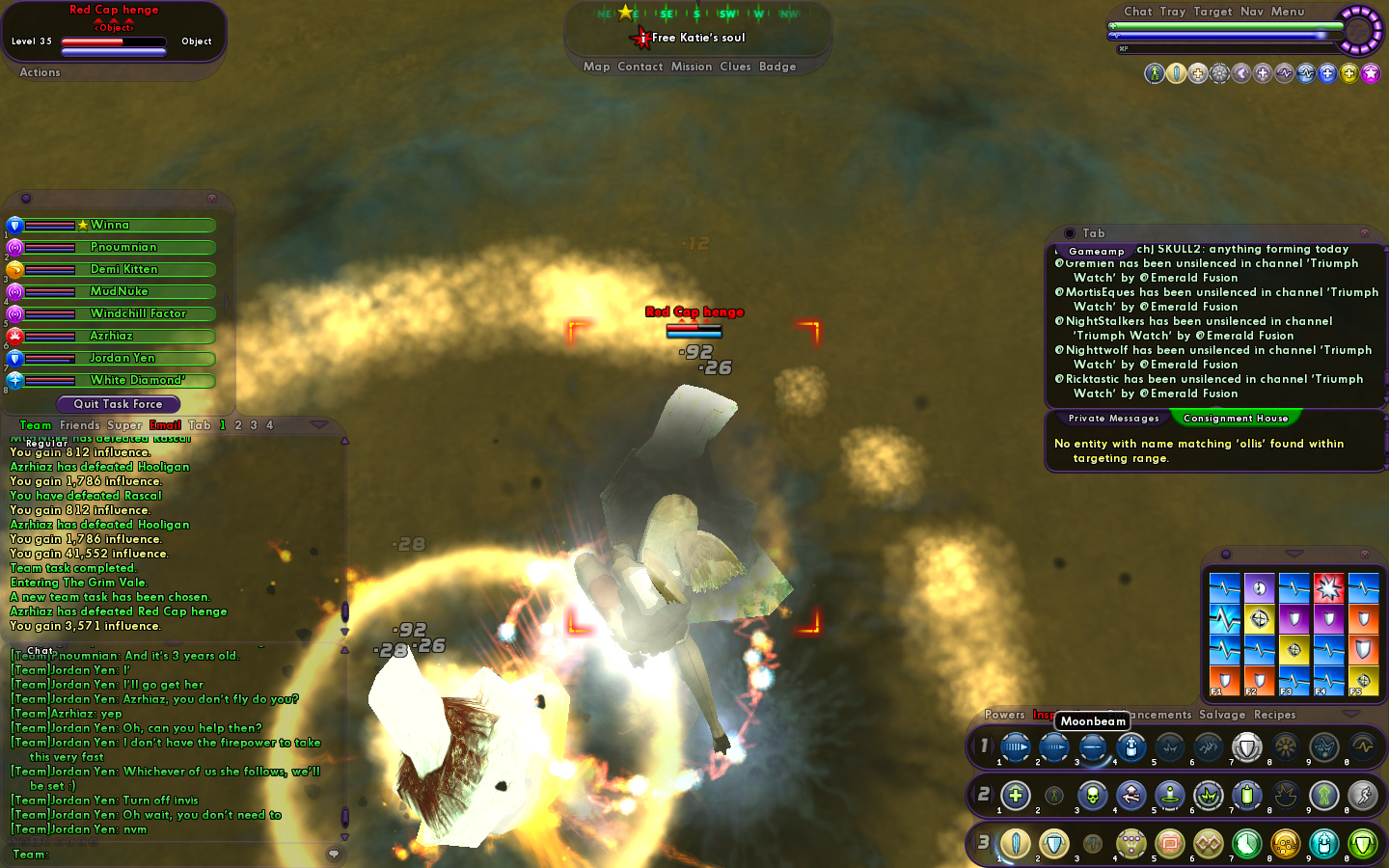Switch to the Email chat tab
The width and height of the screenshot is (1389, 868).
[x=165, y=425]
